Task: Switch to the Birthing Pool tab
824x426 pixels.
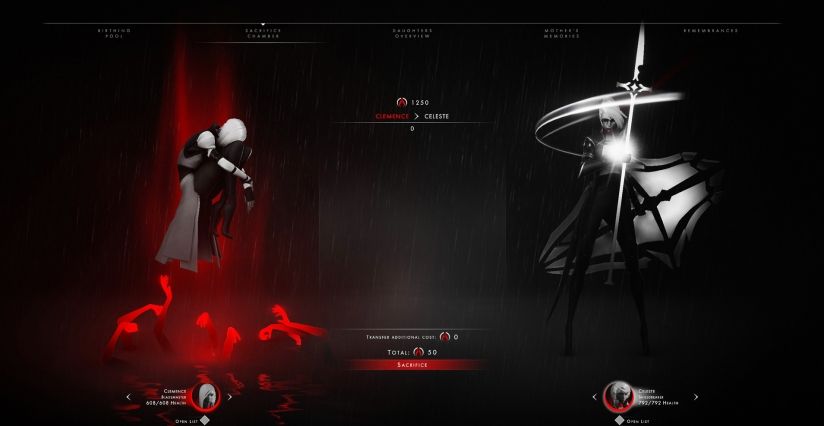Action: coord(114,33)
